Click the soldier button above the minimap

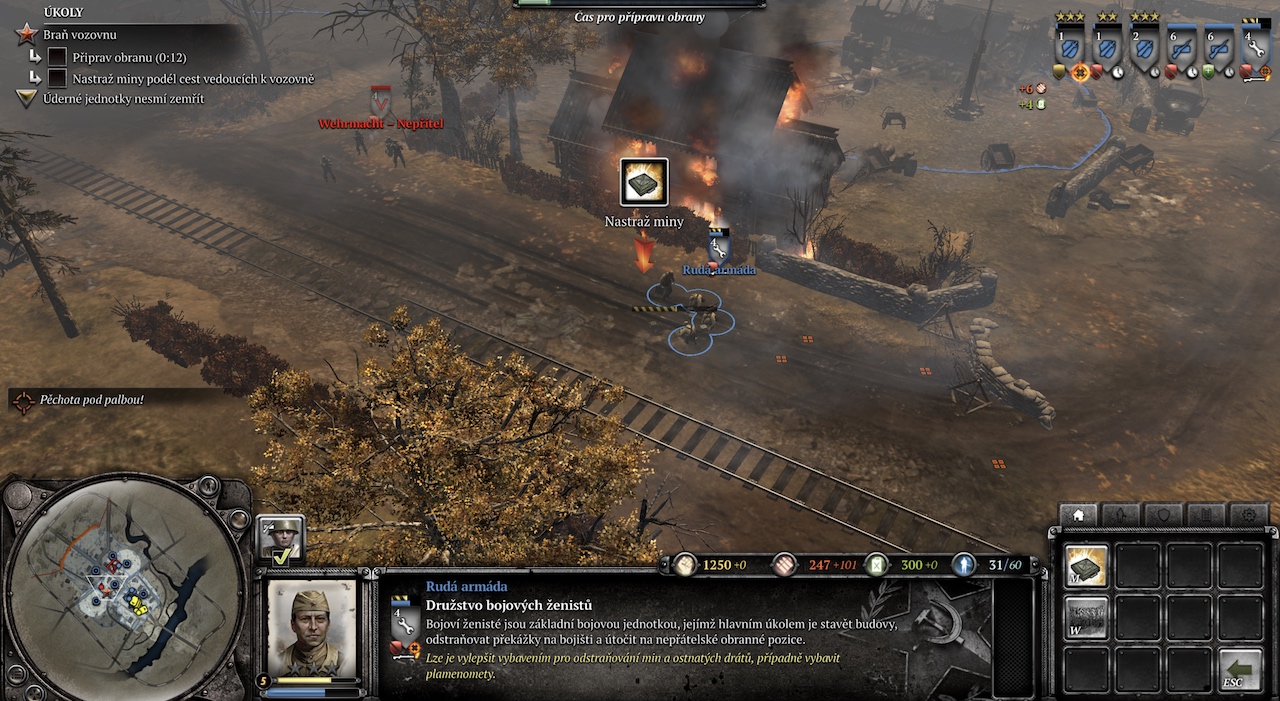(x=207, y=487)
